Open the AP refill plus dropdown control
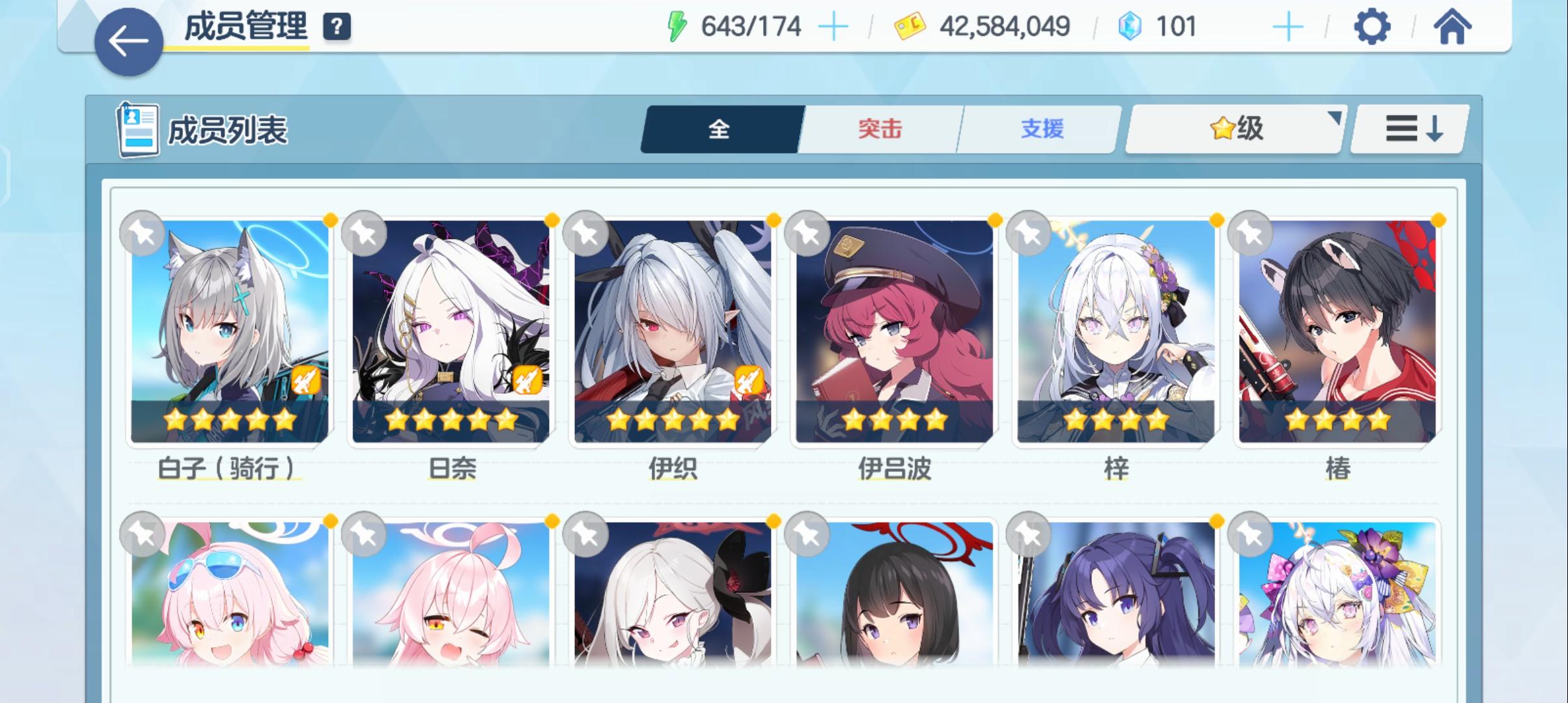 (835, 25)
